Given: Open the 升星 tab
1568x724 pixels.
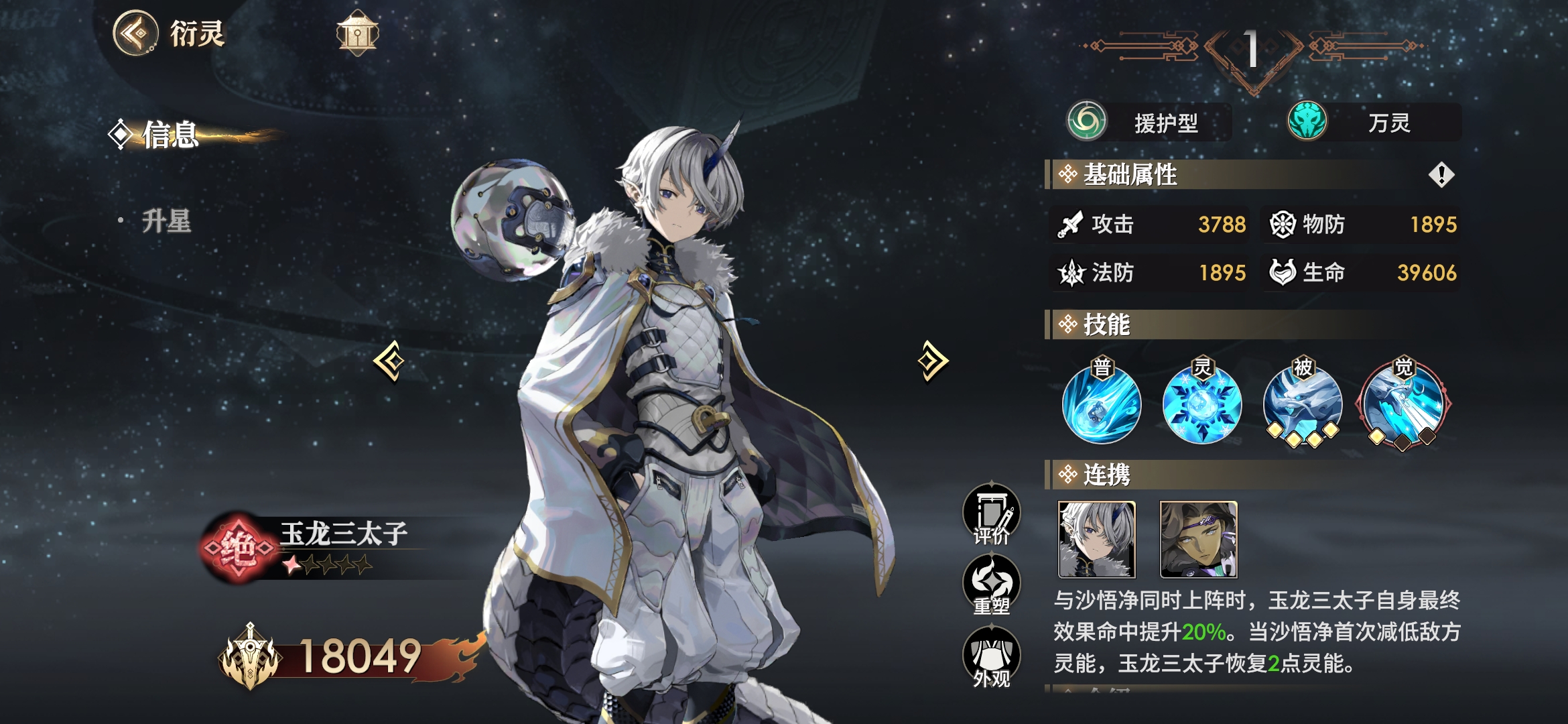Looking at the screenshot, I should pyautogui.click(x=166, y=221).
